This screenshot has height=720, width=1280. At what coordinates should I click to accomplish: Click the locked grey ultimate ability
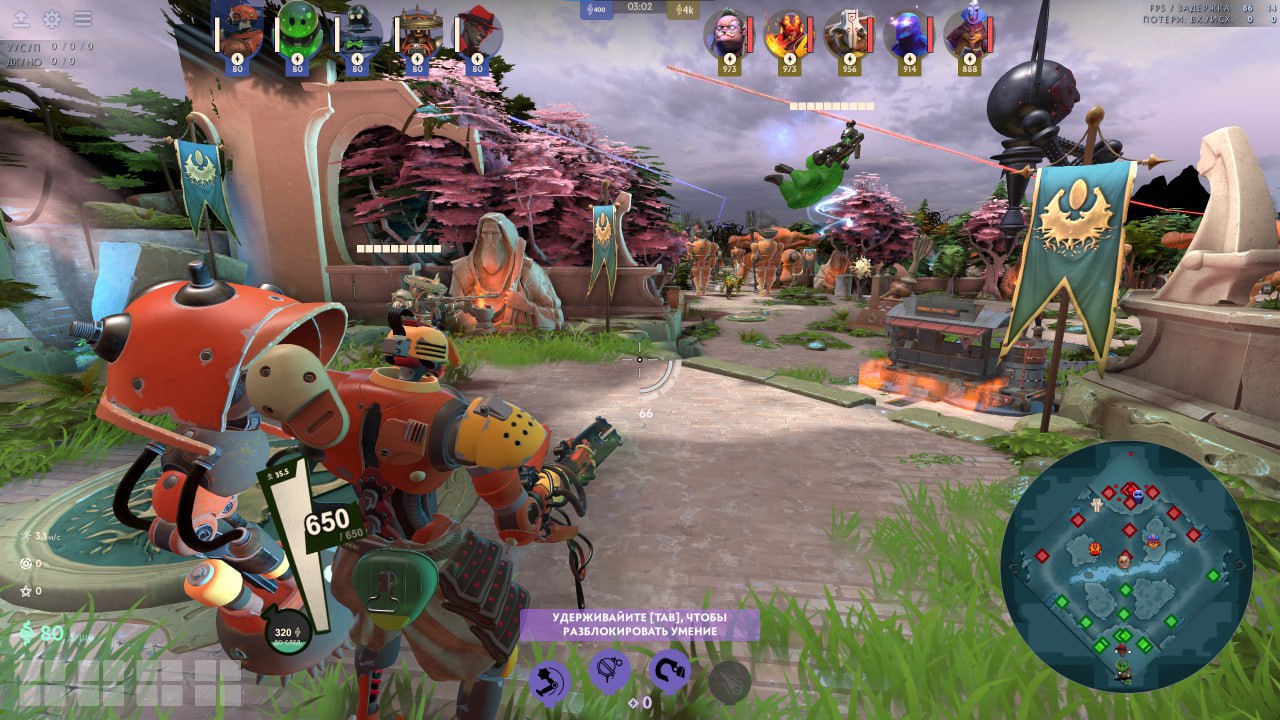tap(729, 681)
